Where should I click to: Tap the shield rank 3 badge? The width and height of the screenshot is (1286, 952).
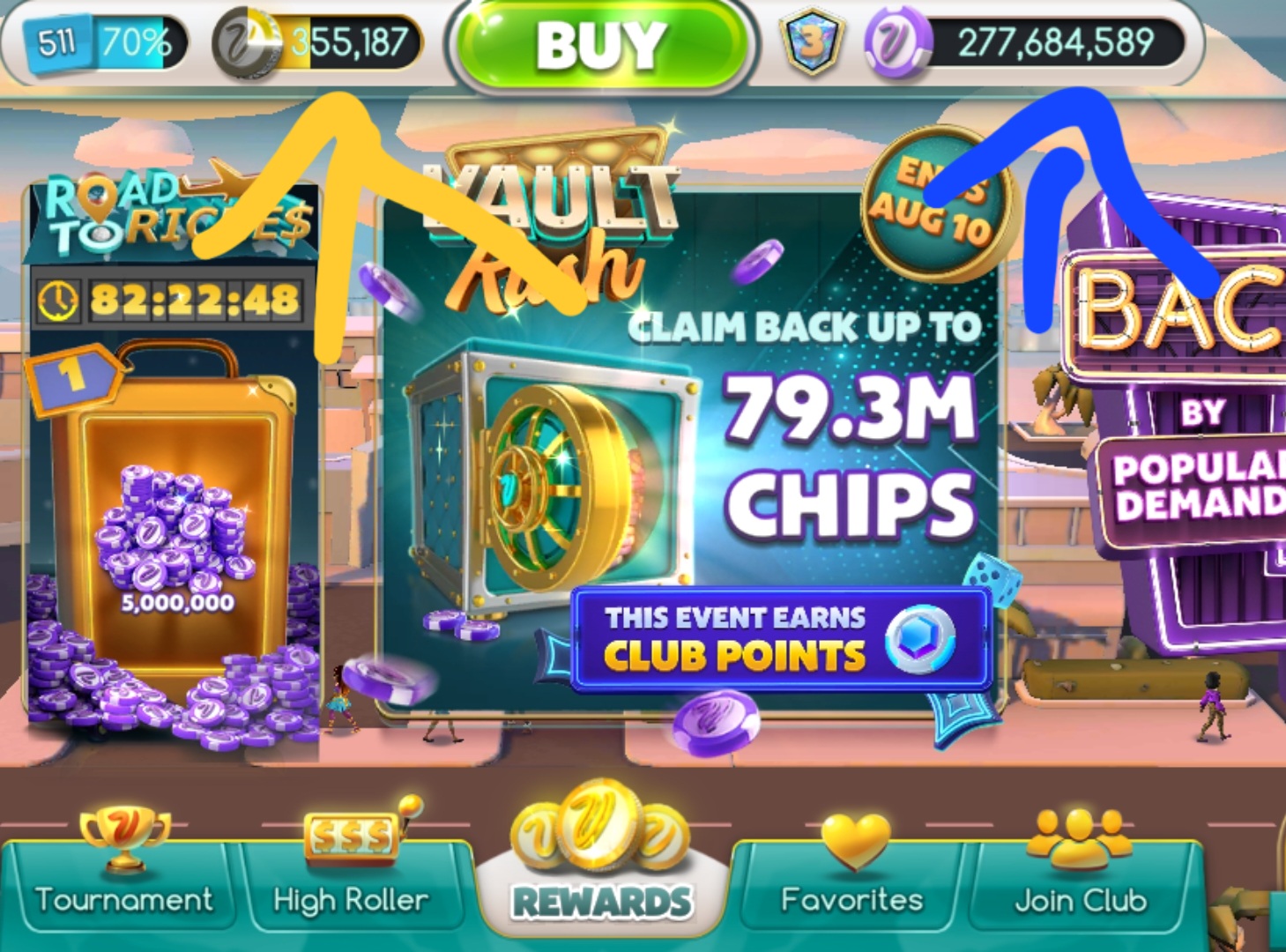point(812,42)
